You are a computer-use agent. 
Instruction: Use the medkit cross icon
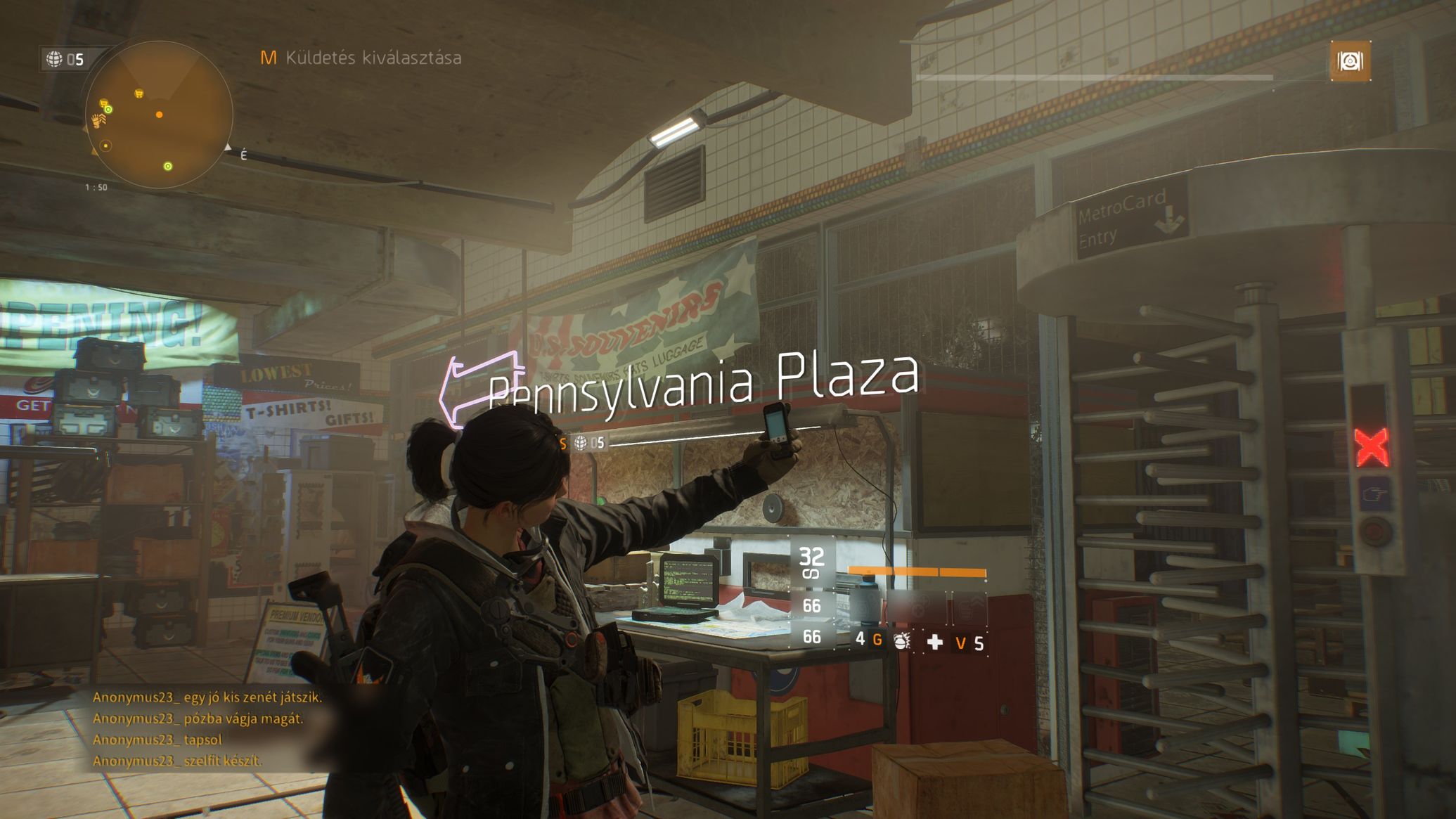pos(934,642)
